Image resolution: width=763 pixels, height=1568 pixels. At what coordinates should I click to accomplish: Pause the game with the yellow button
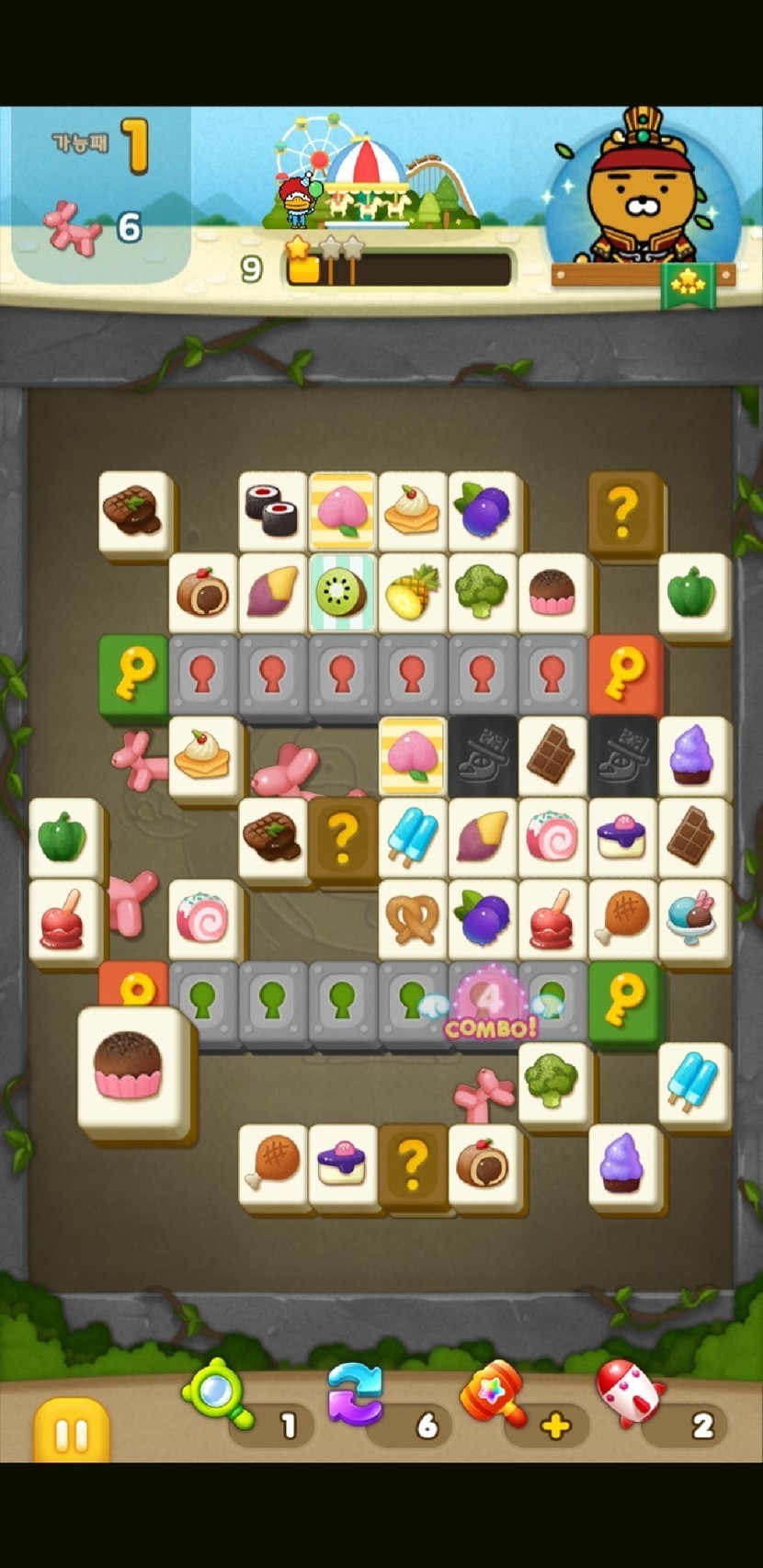point(71,1432)
